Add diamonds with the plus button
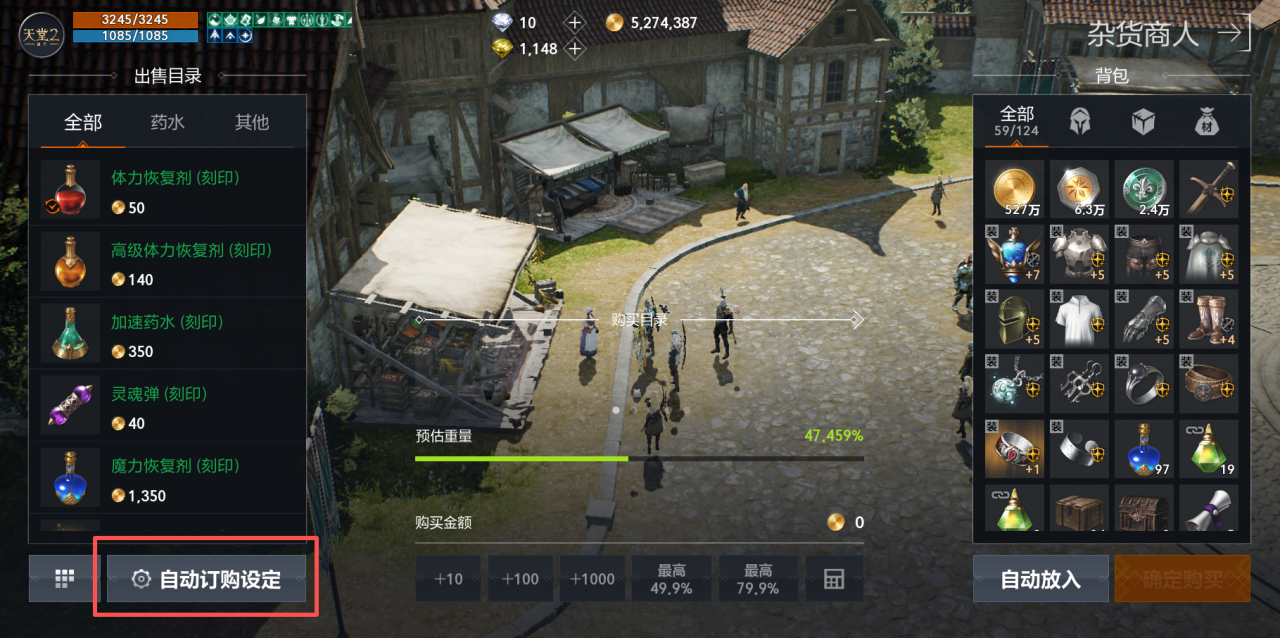Viewport: 1280px width, 638px height. click(x=575, y=22)
